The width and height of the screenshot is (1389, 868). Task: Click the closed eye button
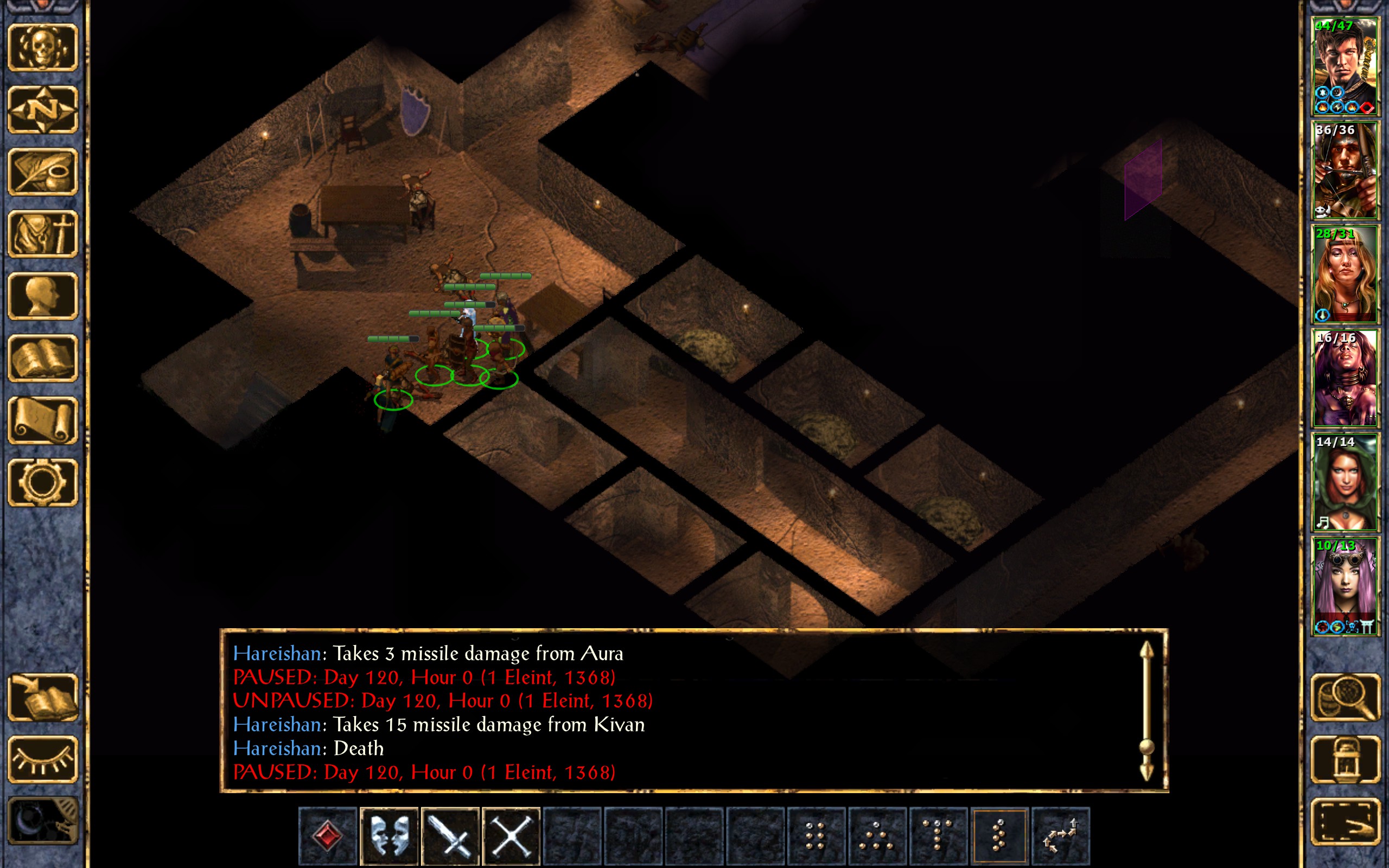pyautogui.click(x=43, y=759)
